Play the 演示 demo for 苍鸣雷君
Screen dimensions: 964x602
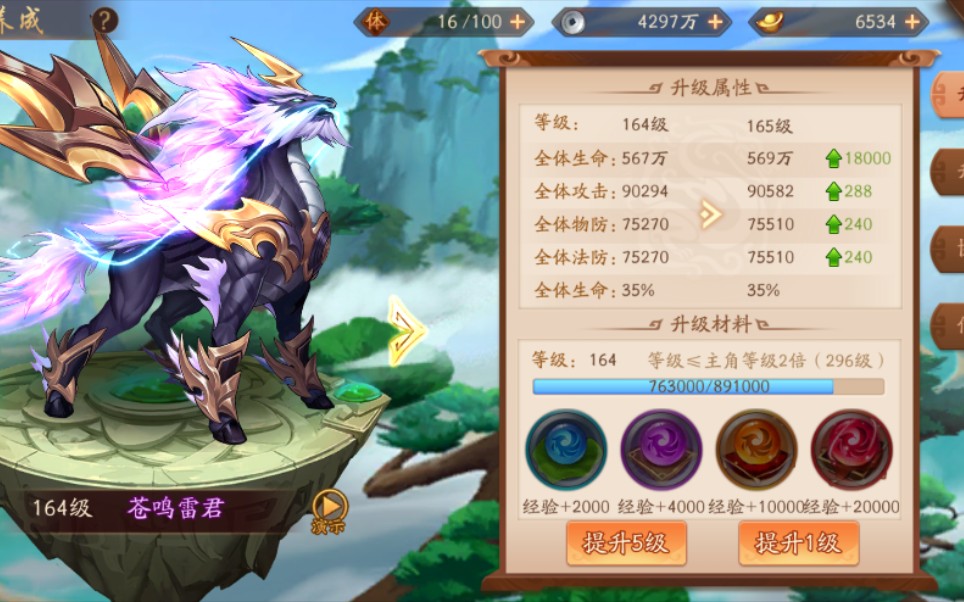click(x=329, y=507)
